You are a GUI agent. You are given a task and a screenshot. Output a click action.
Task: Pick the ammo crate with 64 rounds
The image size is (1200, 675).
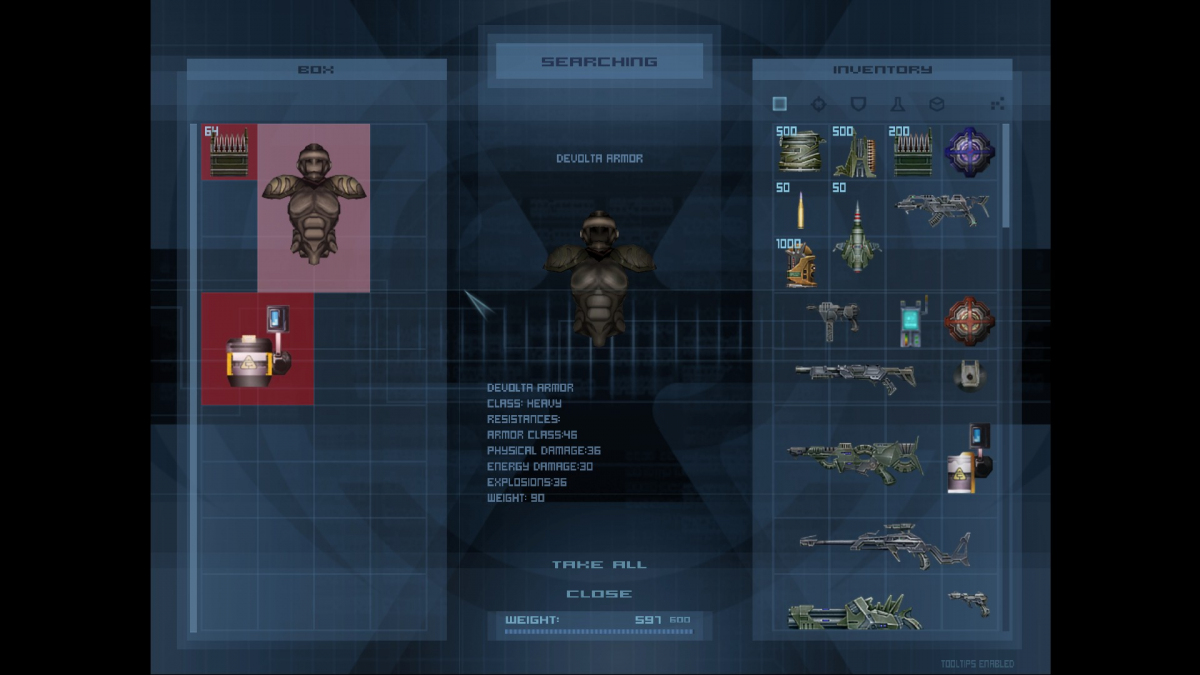[229, 152]
